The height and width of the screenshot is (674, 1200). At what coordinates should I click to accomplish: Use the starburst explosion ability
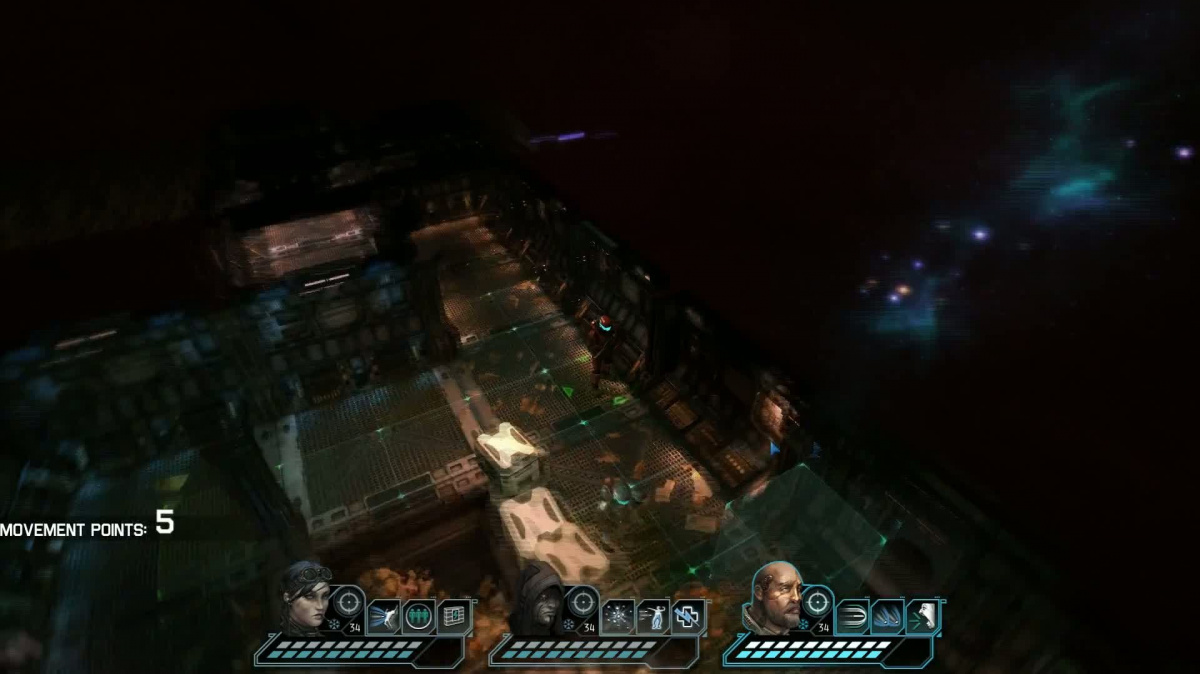618,617
